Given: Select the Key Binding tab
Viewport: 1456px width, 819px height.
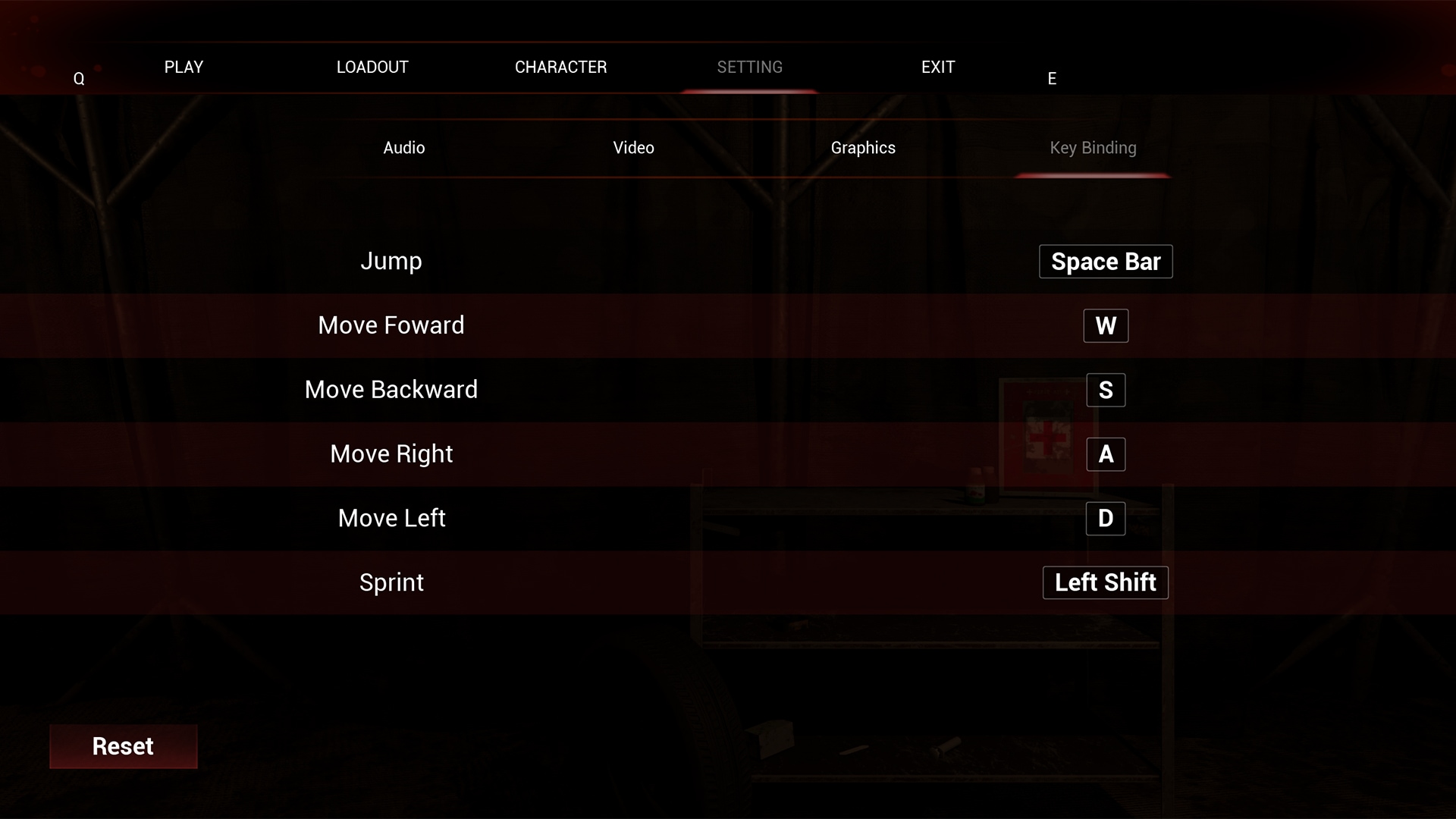Looking at the screenshot, I should click(1092, 148).
